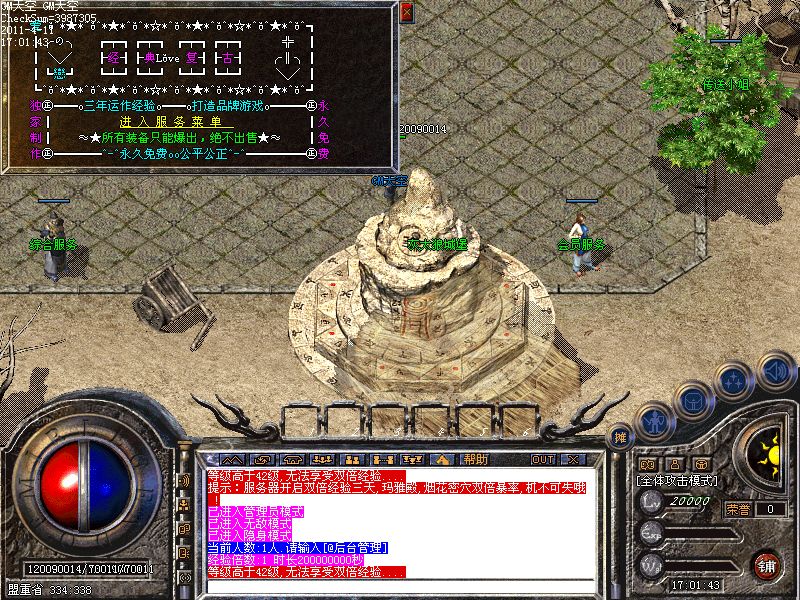The image size is (800, 600).
Task: Click the X exit button above chat
Action: coord(572,459)
